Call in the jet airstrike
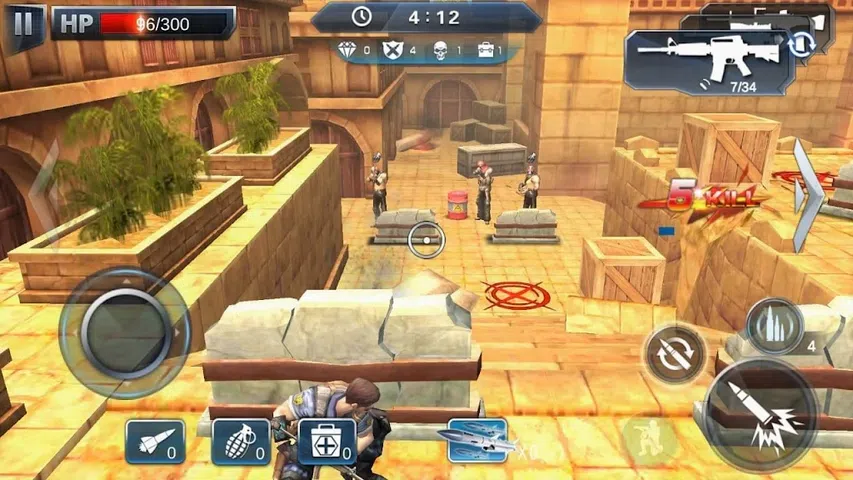The height and width of the screenshot is (480, 853). pyautogui.click(x=477, y=440)
